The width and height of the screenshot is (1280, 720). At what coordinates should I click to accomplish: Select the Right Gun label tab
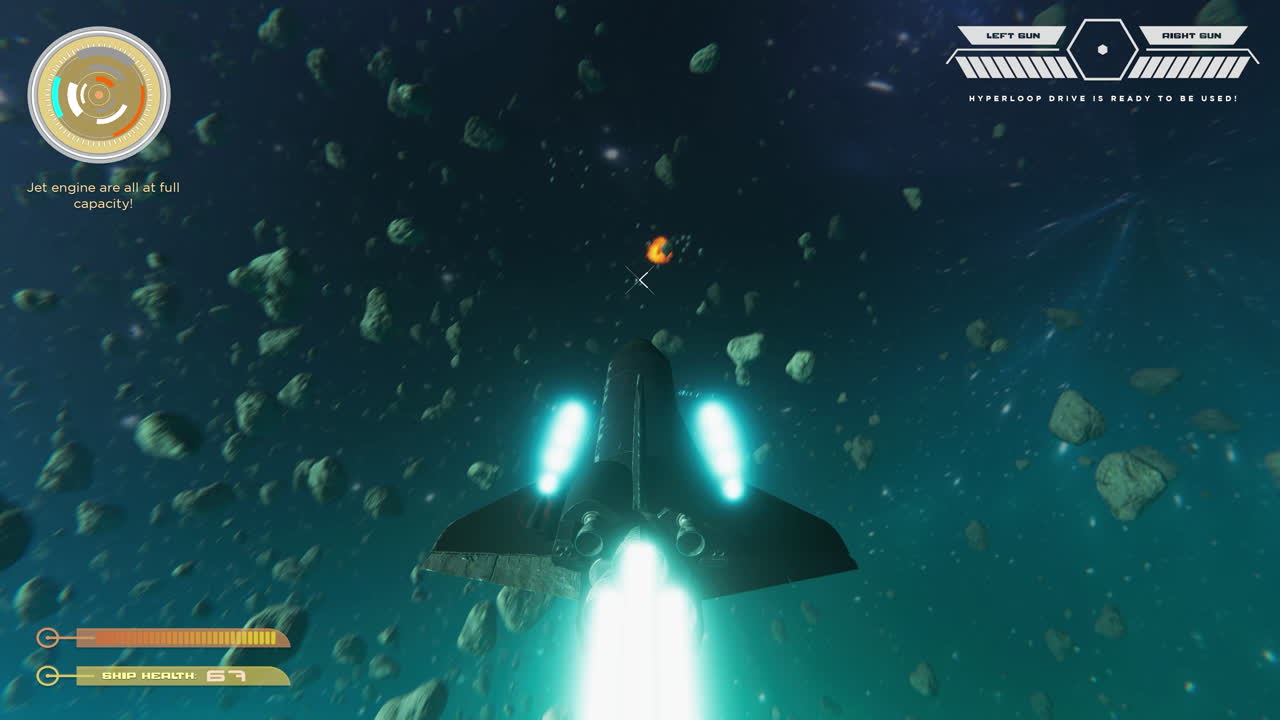tap(1192, 36)
